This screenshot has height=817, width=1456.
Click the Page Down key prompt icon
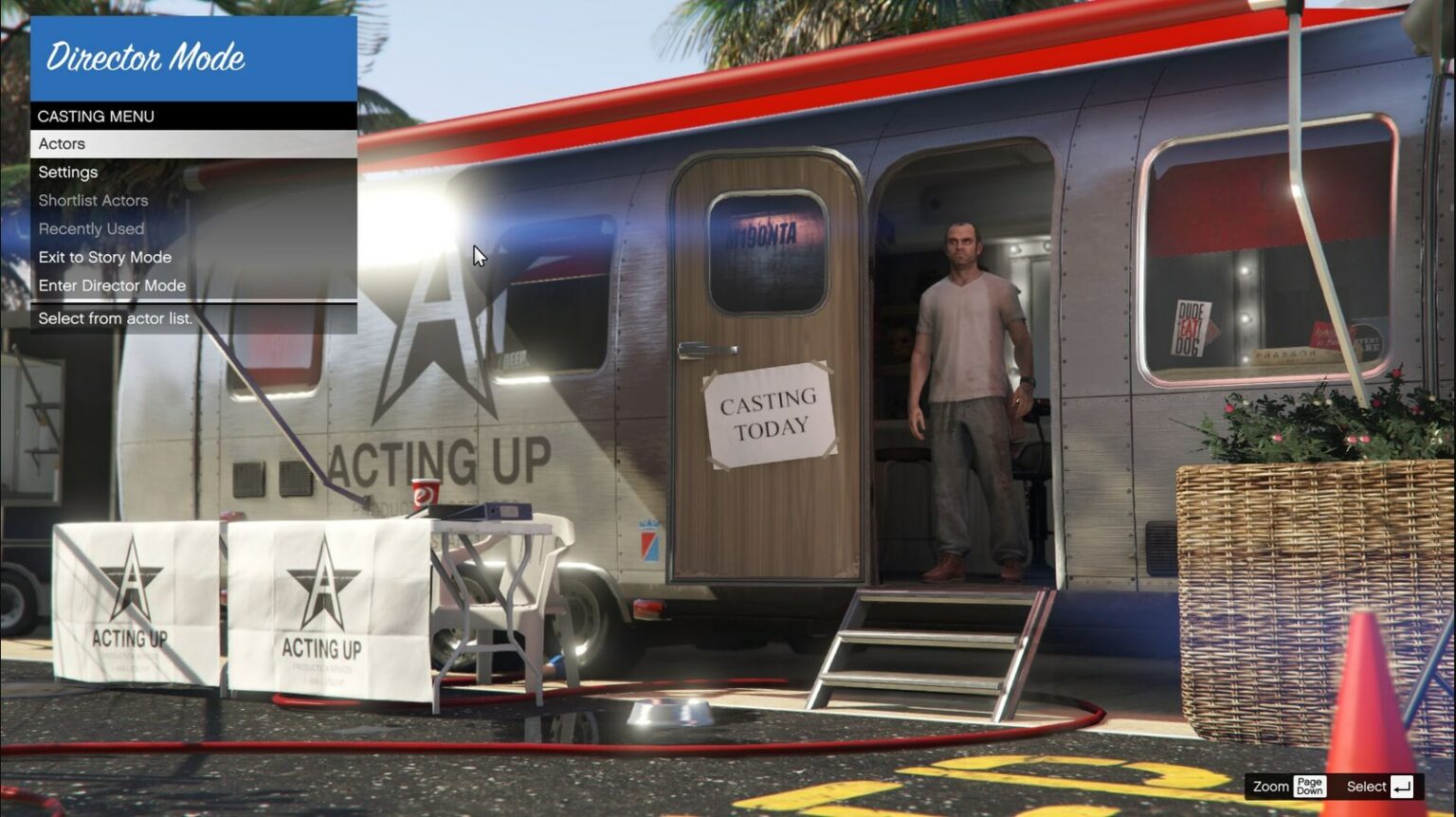coord(1311,786)
